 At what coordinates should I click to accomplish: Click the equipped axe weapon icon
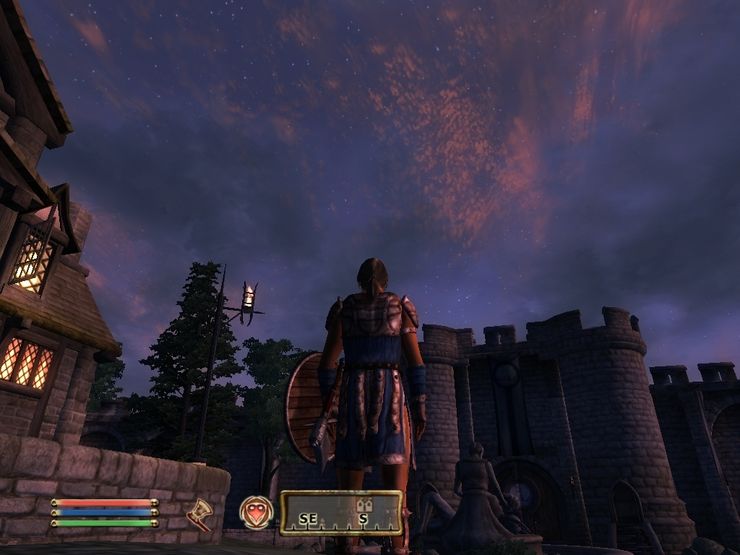pos(200,513)
